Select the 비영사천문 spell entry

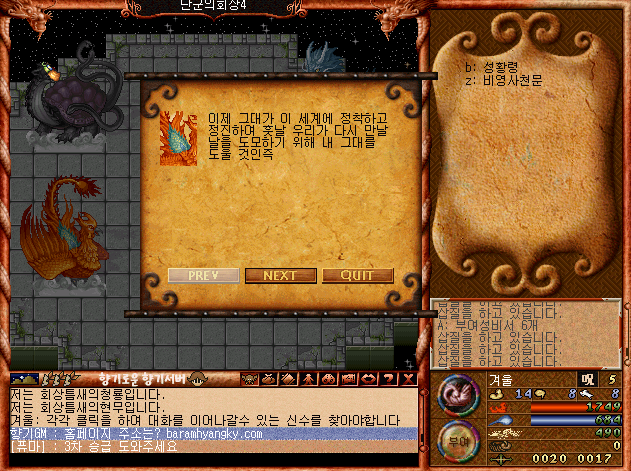[x=504, y=80]
